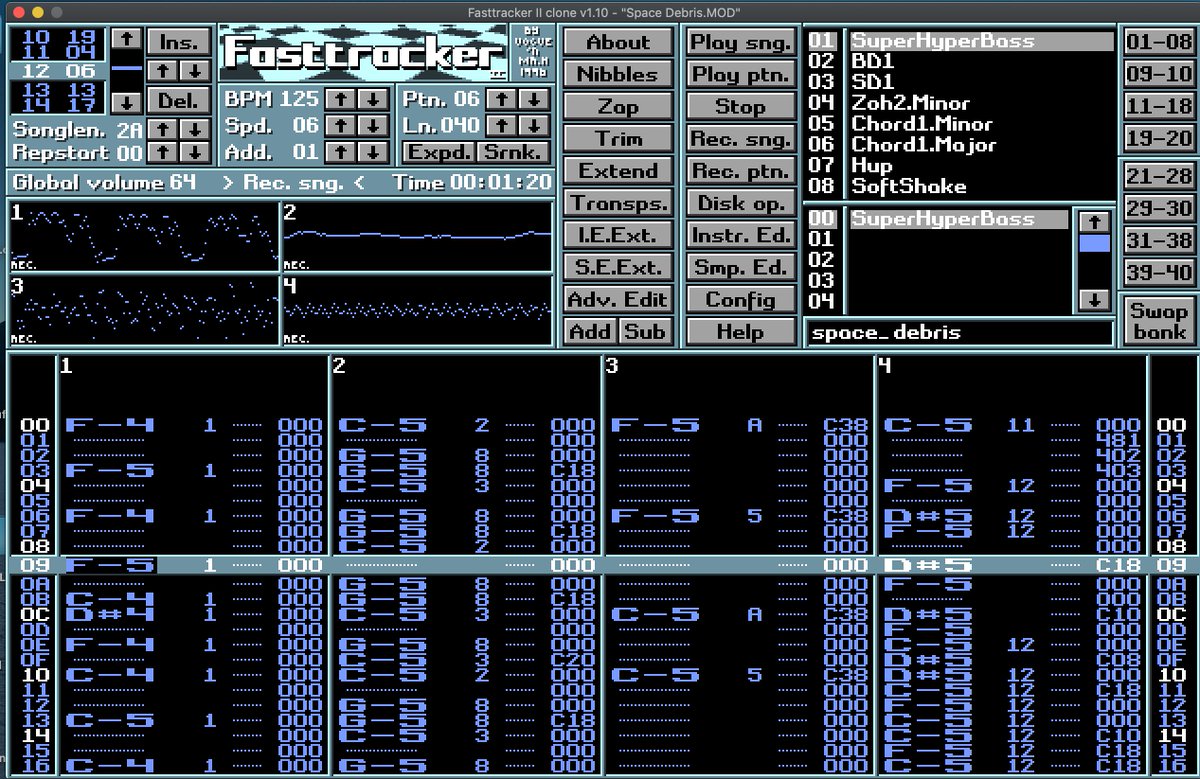The height and width of the screenshot is (779, 1200).
Task: Open Disk op. file browser
Action: (741, 203)
